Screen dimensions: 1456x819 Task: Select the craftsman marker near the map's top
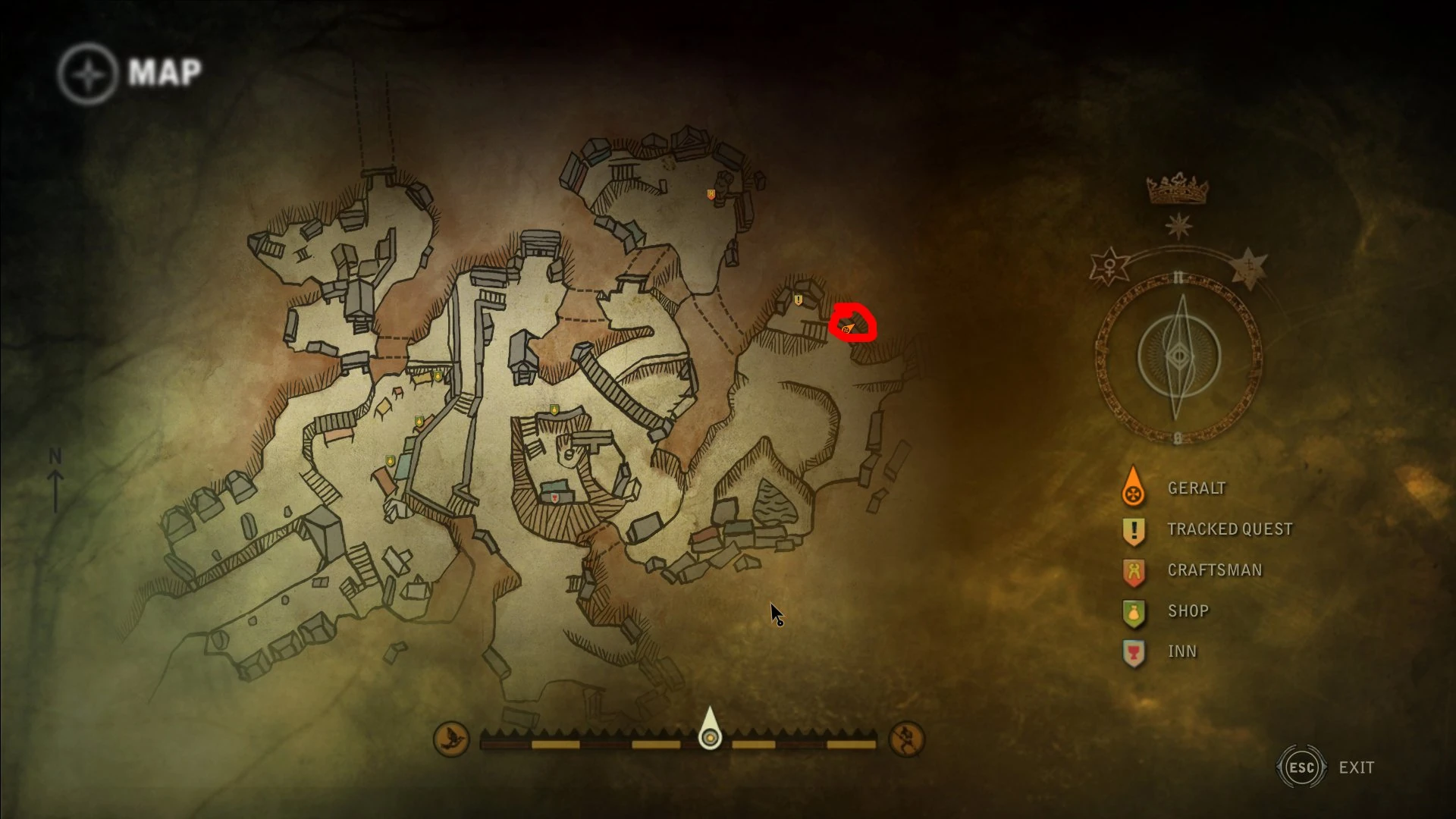coord(711,194)
